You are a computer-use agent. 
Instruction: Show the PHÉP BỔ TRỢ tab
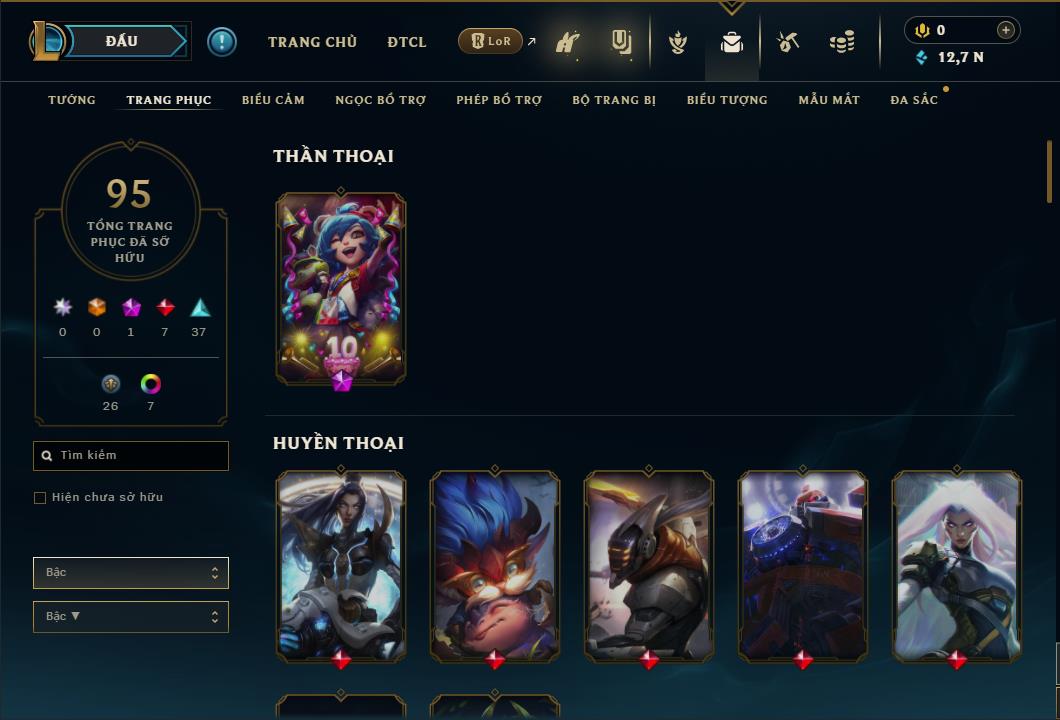499,100
